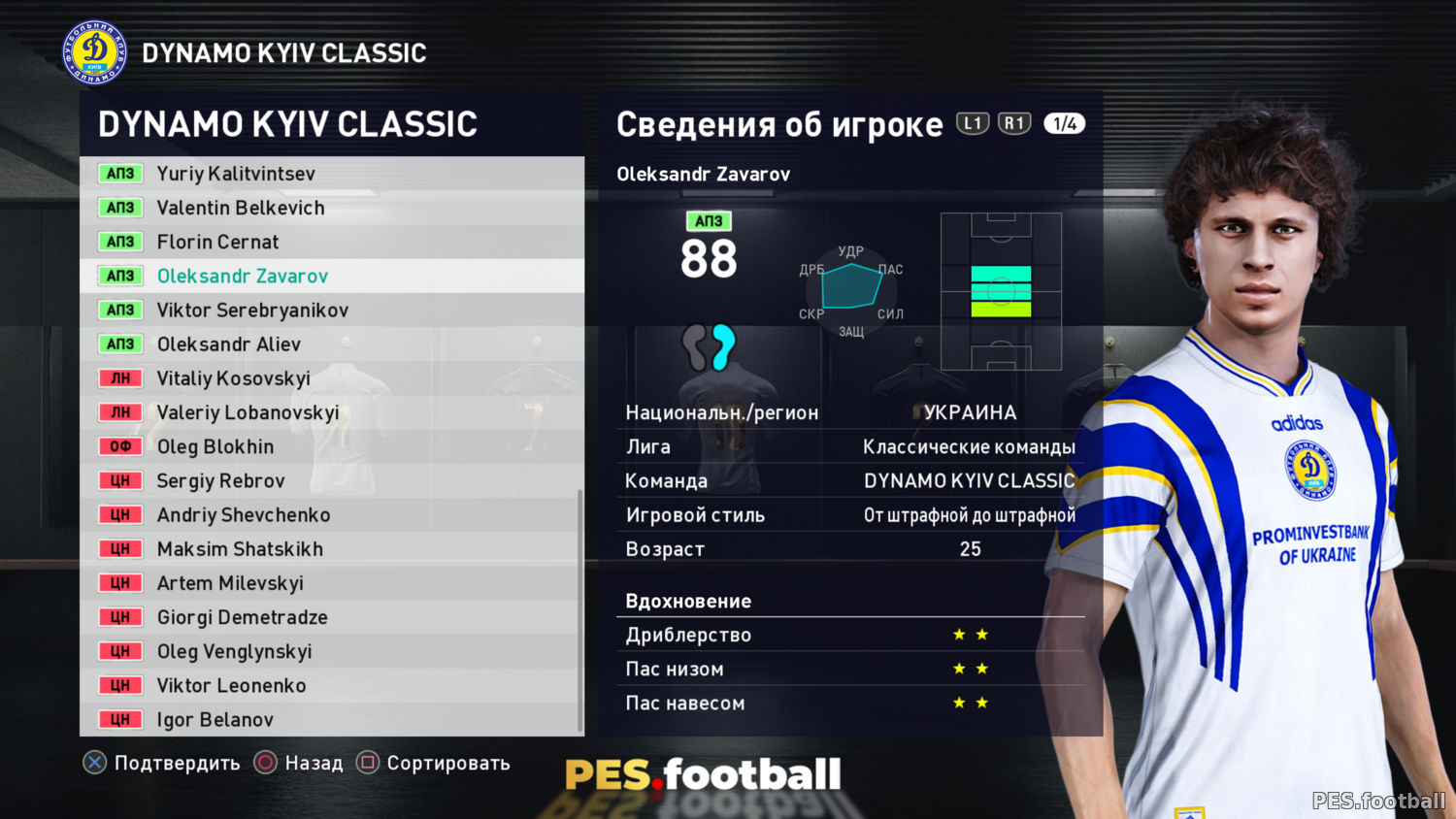This screenshot has width=1456, height=819.
Task: Pick Viktor Serebryanikov from the roster
Action: pyautogui.click(x=252, y=311)
